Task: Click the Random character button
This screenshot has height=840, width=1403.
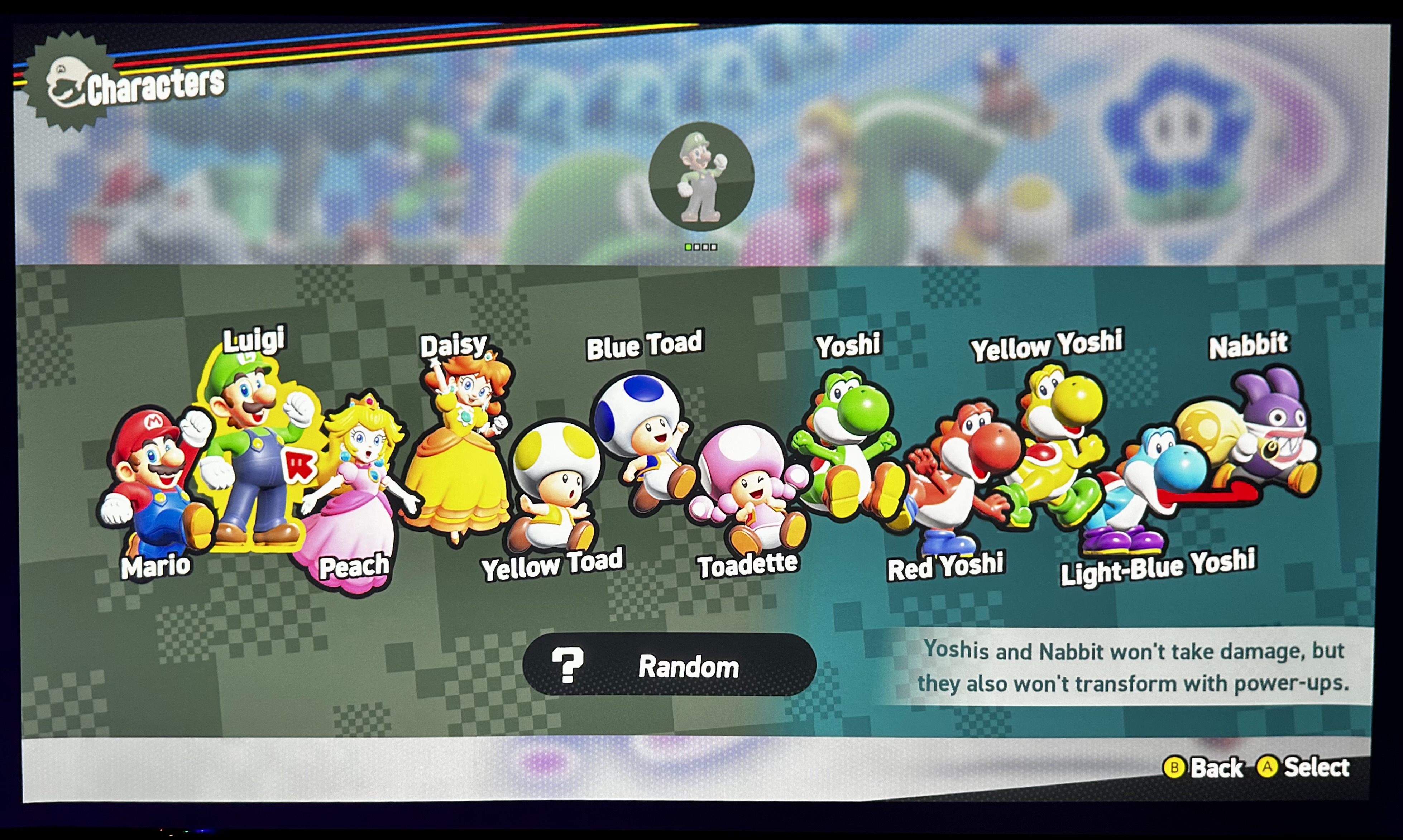Action: 669,666
